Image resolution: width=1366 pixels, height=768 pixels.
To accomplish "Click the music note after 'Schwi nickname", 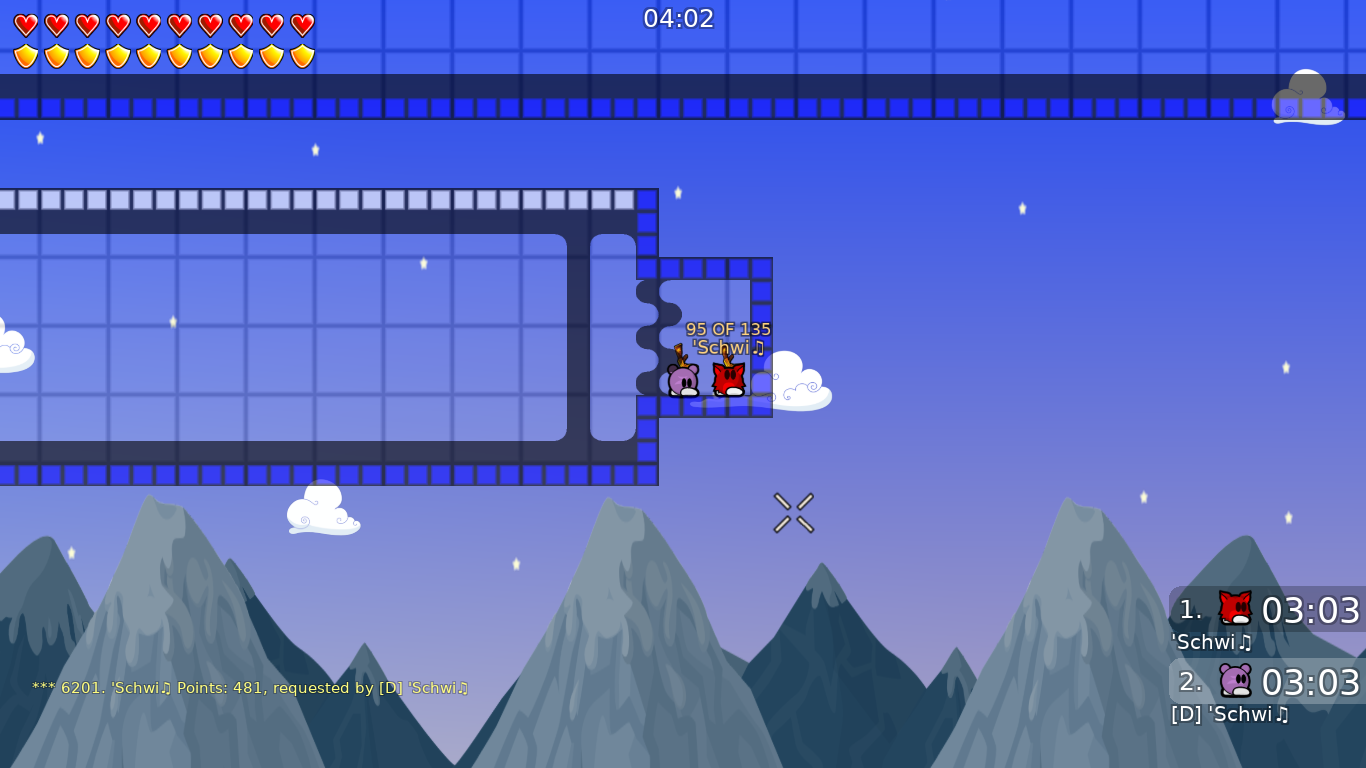I will (x=758, y=349).
